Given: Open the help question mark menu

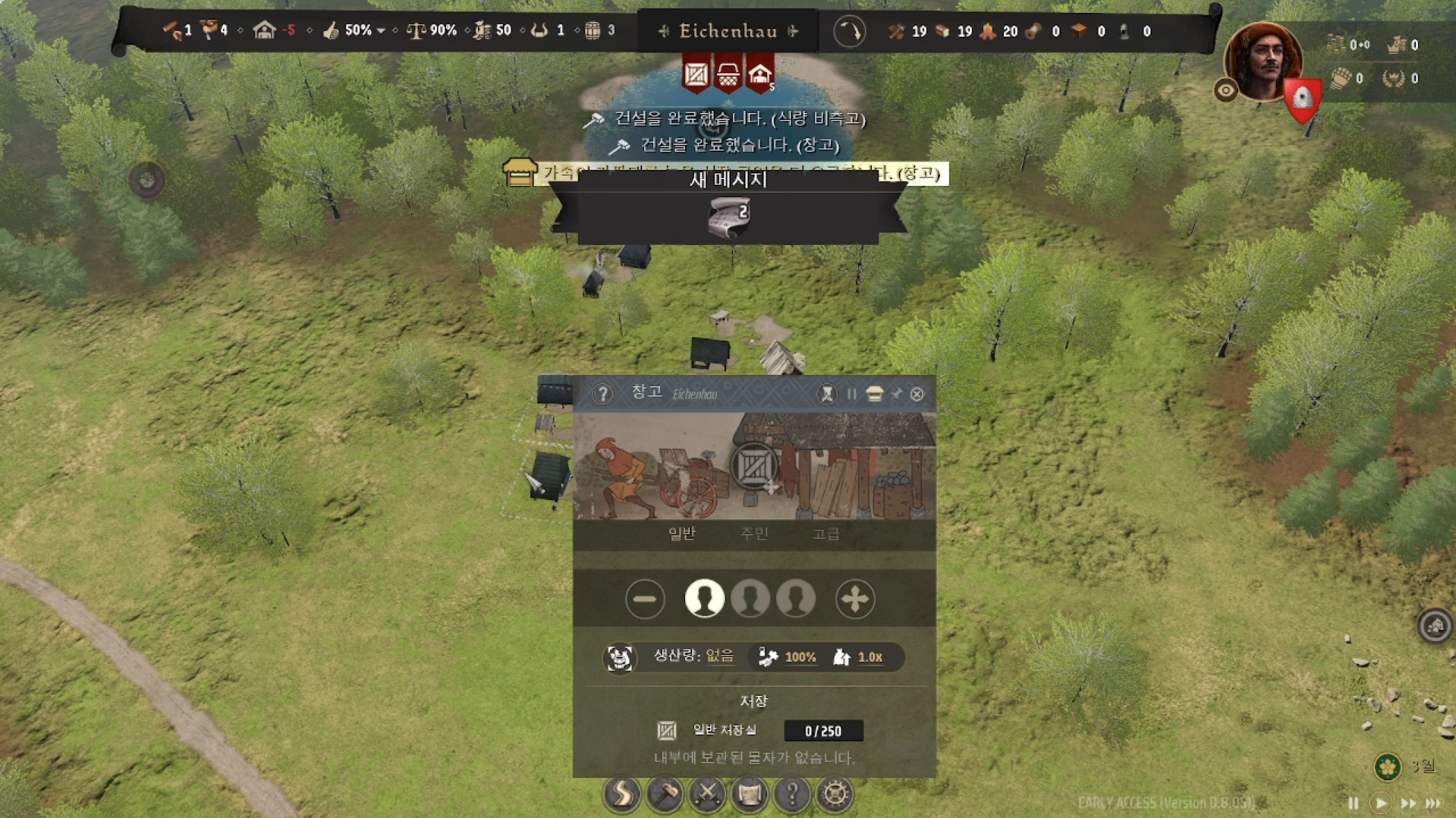Looking at the screenshot, I should (x=792, y=794).
